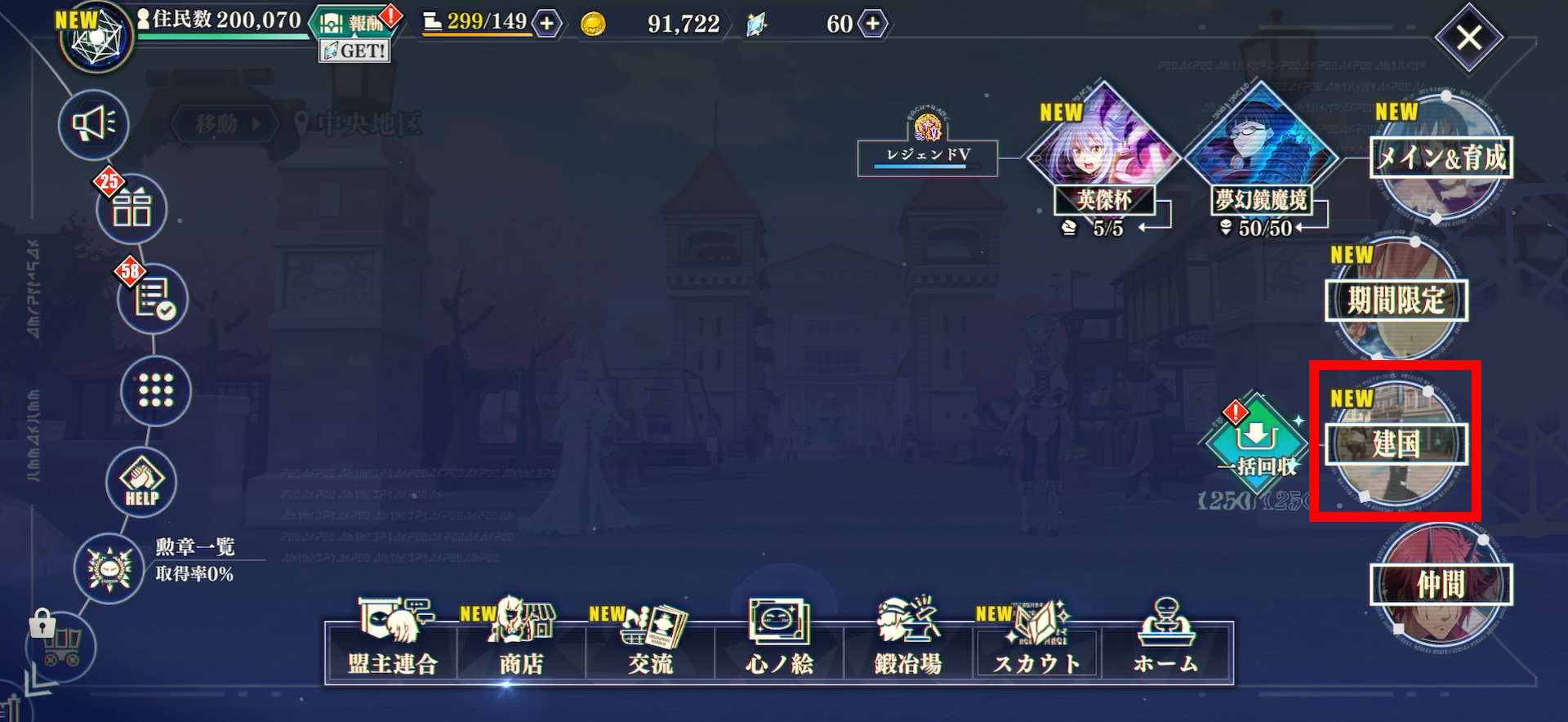Select the 期間限定 limited-time menu
Screen dimensions: 1568x722
(1396, 301)
